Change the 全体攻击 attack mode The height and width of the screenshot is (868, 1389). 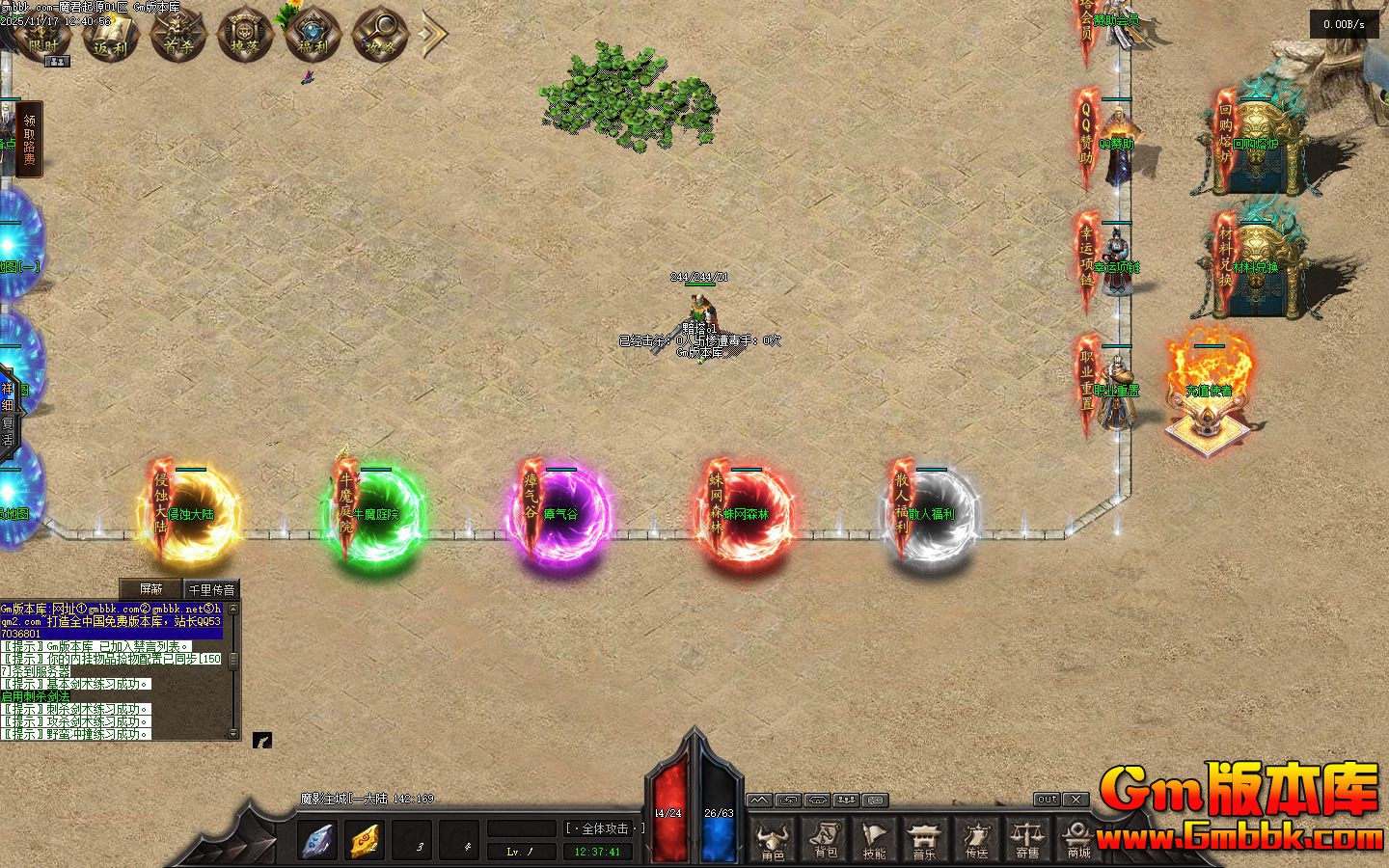tap(605, 828)
